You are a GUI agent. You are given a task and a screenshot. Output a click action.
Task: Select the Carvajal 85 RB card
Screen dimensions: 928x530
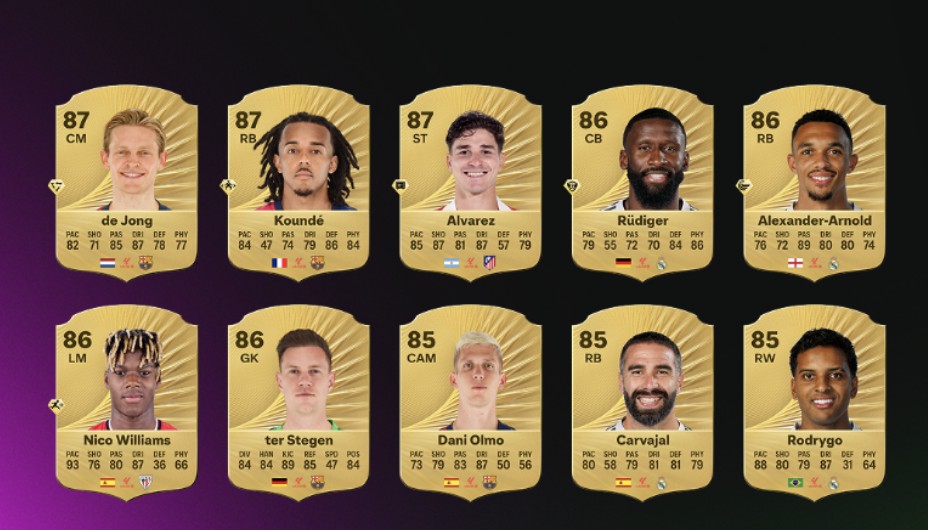coord(642,400)
